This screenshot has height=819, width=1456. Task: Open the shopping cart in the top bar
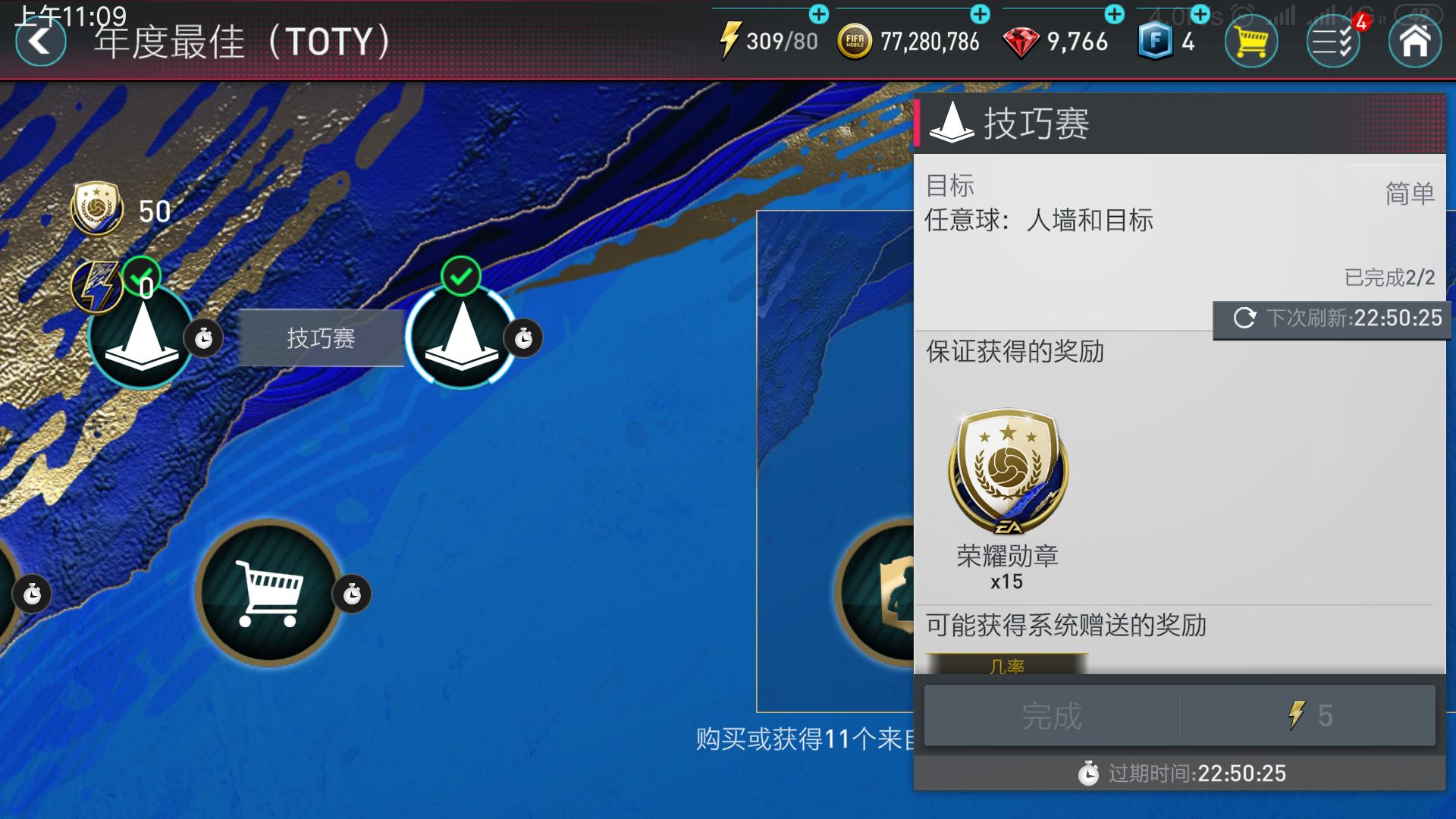point(1250,42)
